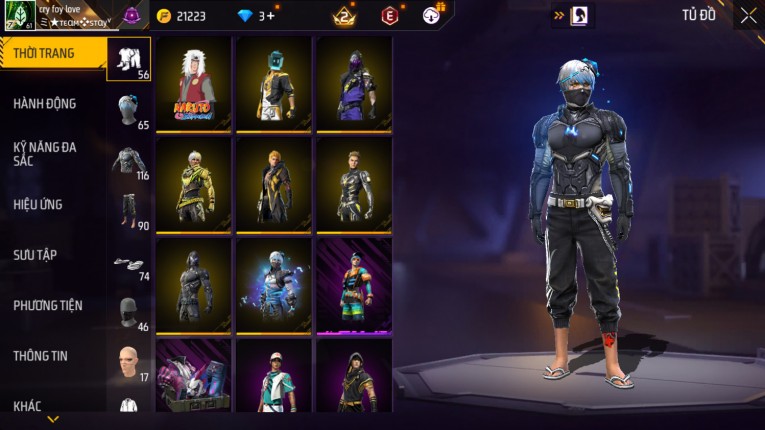
Task: Click the plus button beside diamonds
Action: (x=270, y=16)
